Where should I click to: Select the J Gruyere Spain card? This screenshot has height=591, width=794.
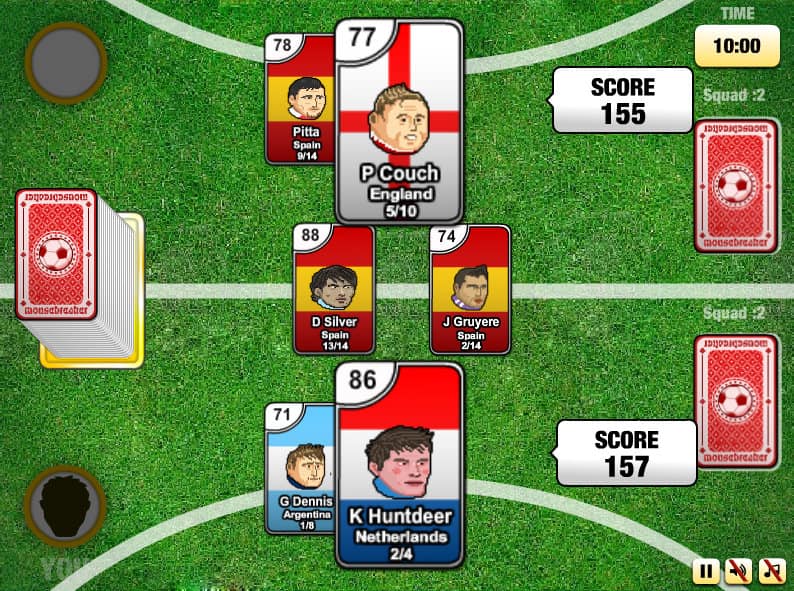470,289
